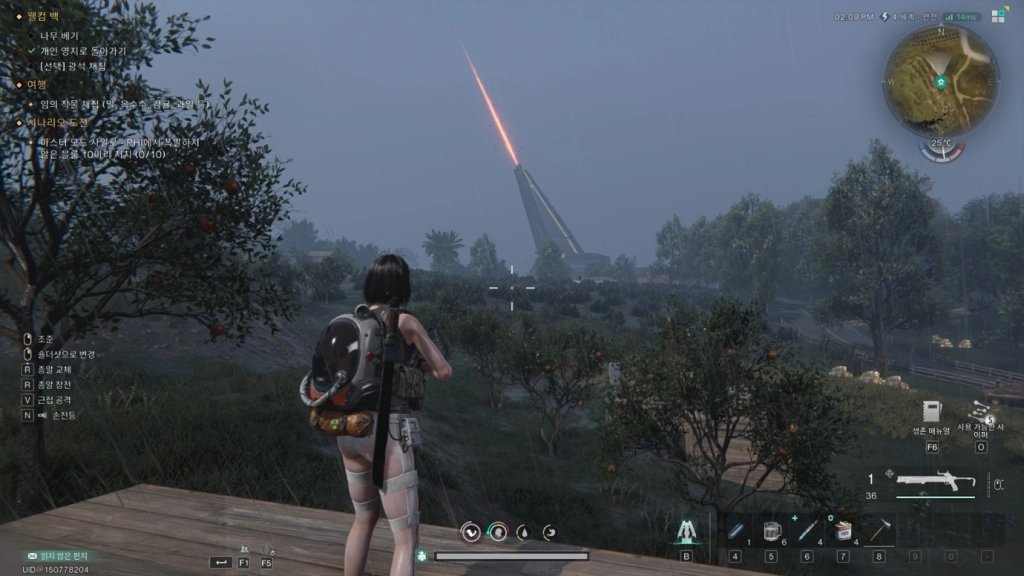
Task: Click the head-shaped sanity status icon
Action: tap(496, 533)
